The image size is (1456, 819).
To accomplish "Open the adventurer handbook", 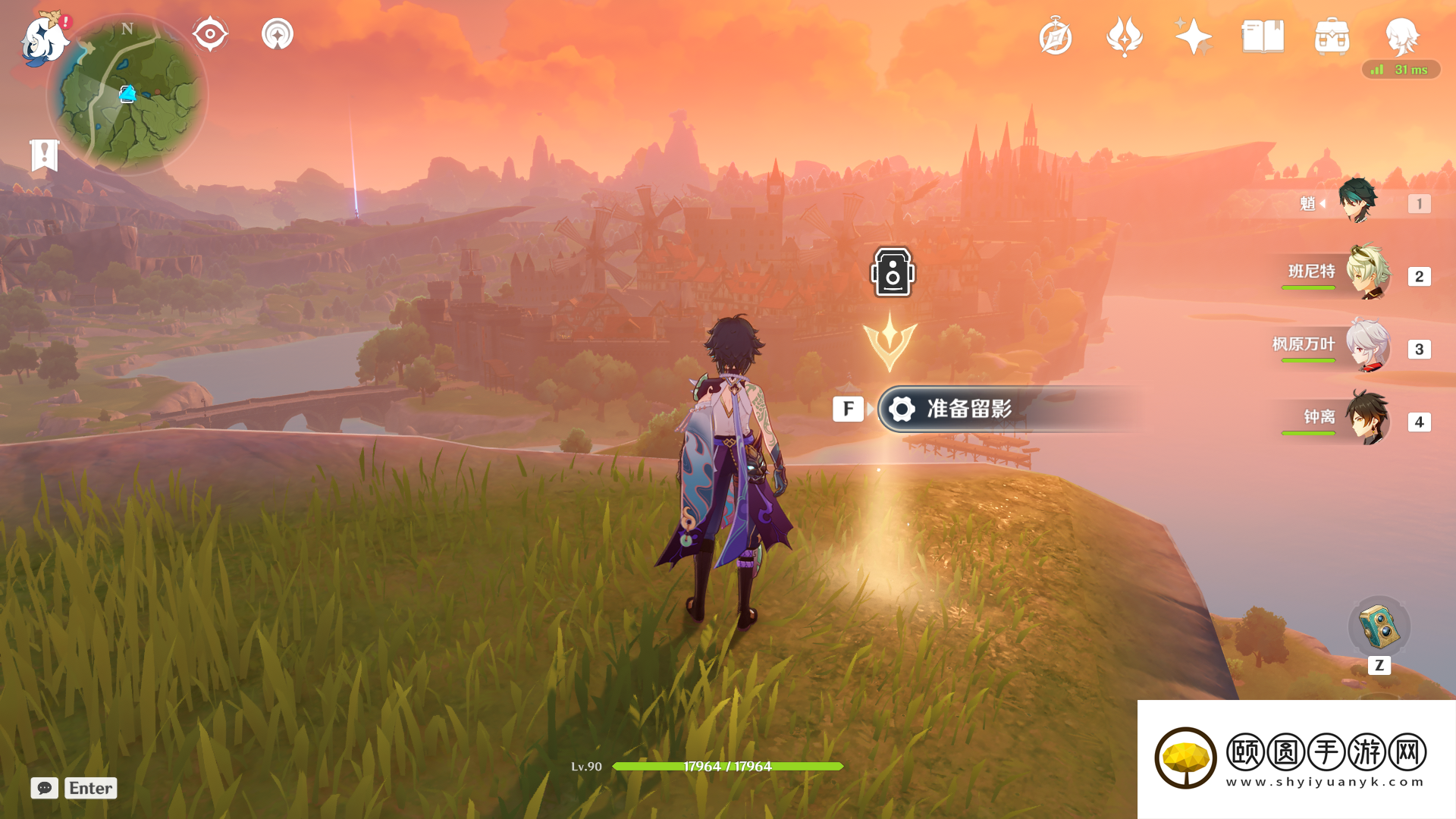I will tap(1263, 36).
